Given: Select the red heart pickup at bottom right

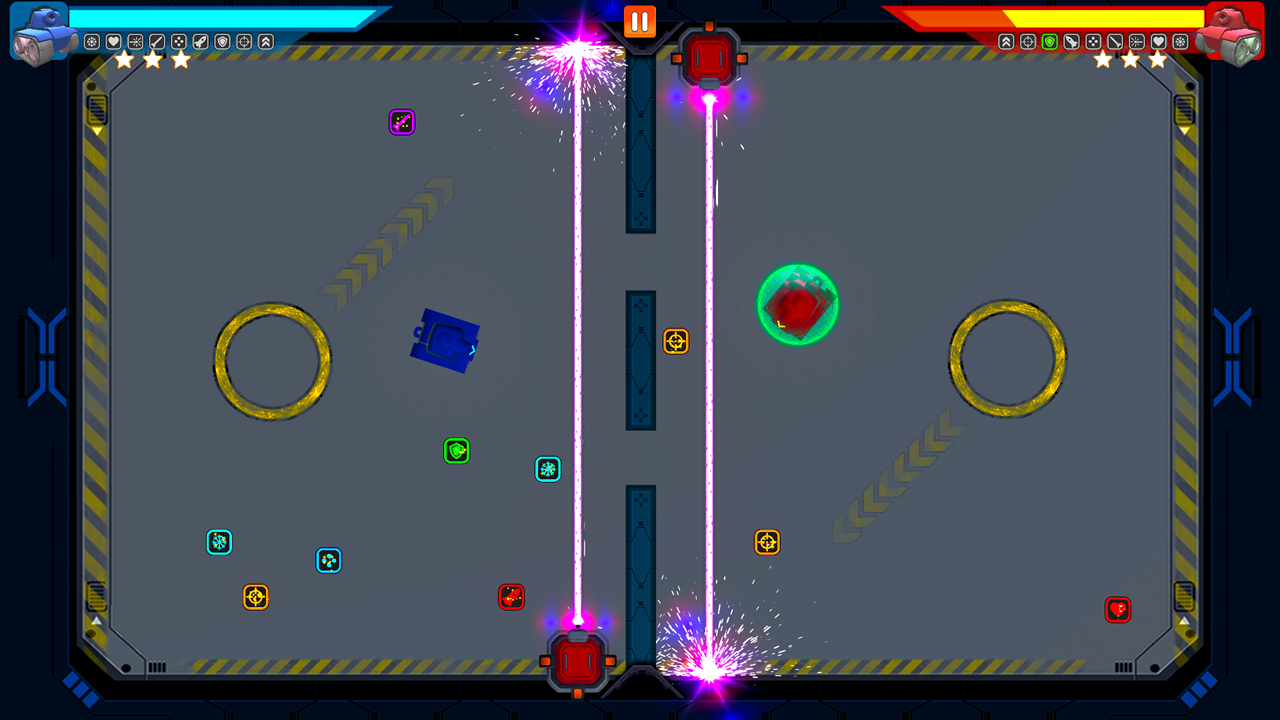Looking at the screenshot, I should pyautogui.click(x=1120, y=610).
